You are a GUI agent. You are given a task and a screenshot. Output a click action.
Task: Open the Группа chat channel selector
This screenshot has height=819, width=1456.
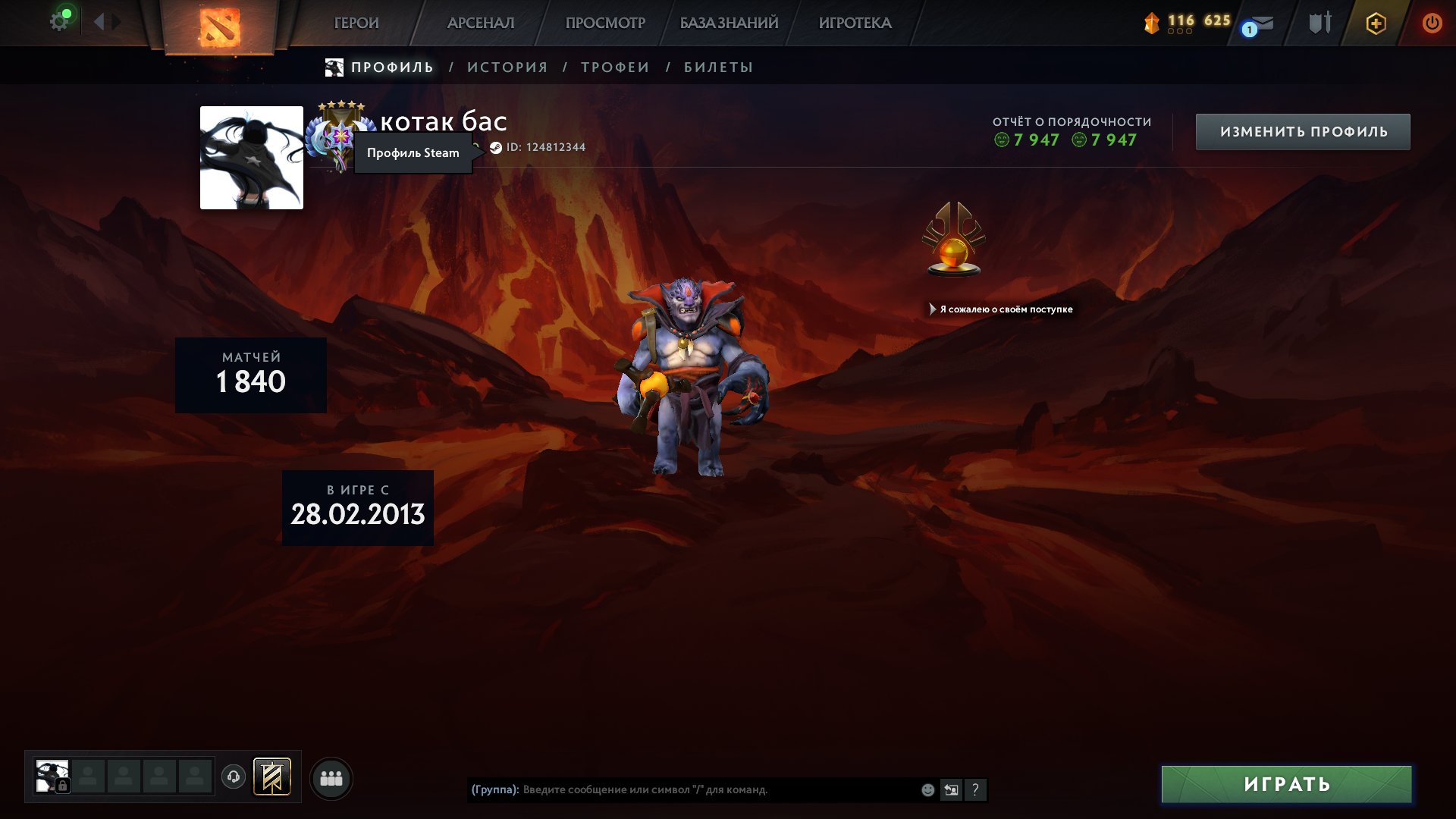(x=494, y=789)
